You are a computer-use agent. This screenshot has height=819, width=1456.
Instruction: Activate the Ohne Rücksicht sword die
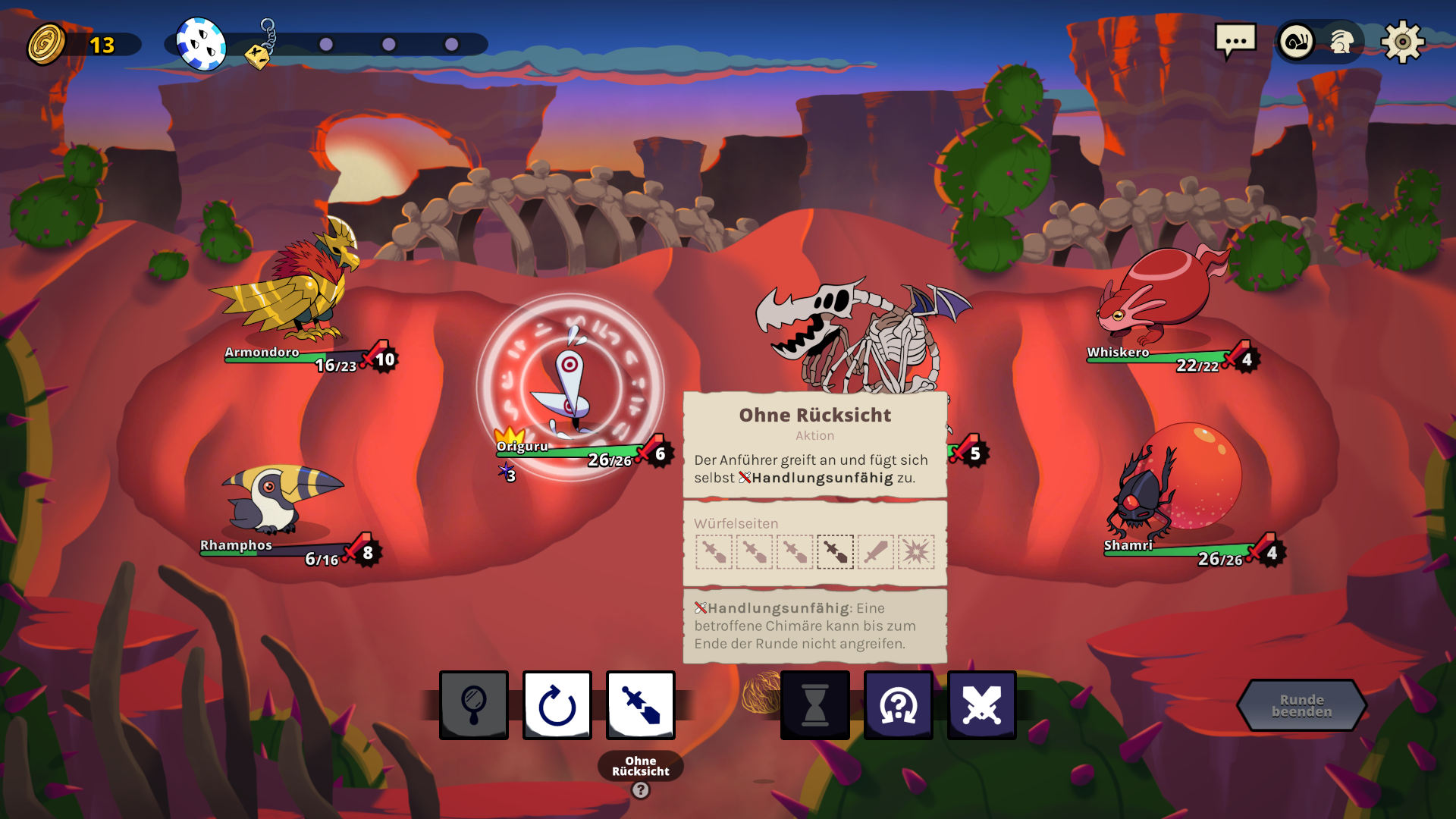[641, 705]
